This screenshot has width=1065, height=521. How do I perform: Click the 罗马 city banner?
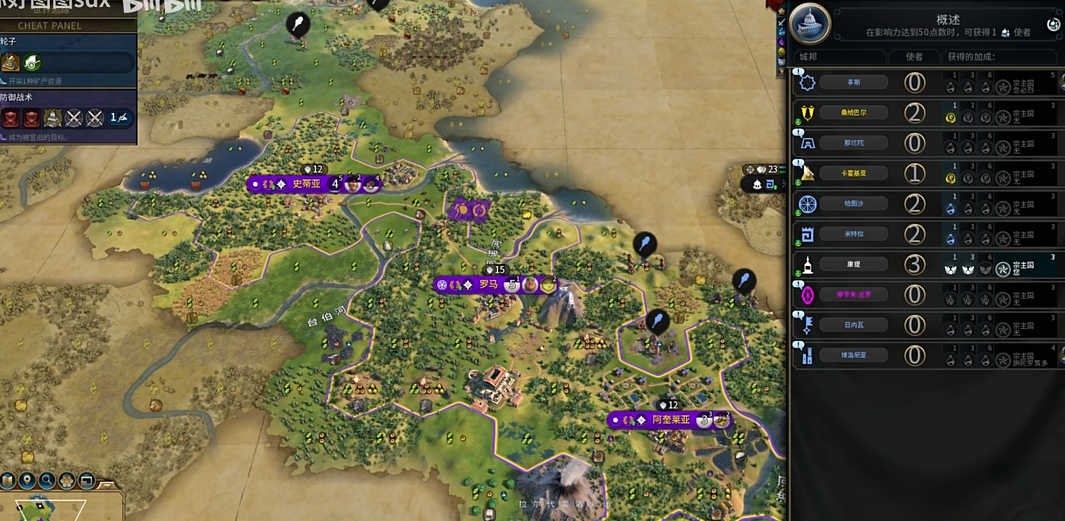coord(488,285)
